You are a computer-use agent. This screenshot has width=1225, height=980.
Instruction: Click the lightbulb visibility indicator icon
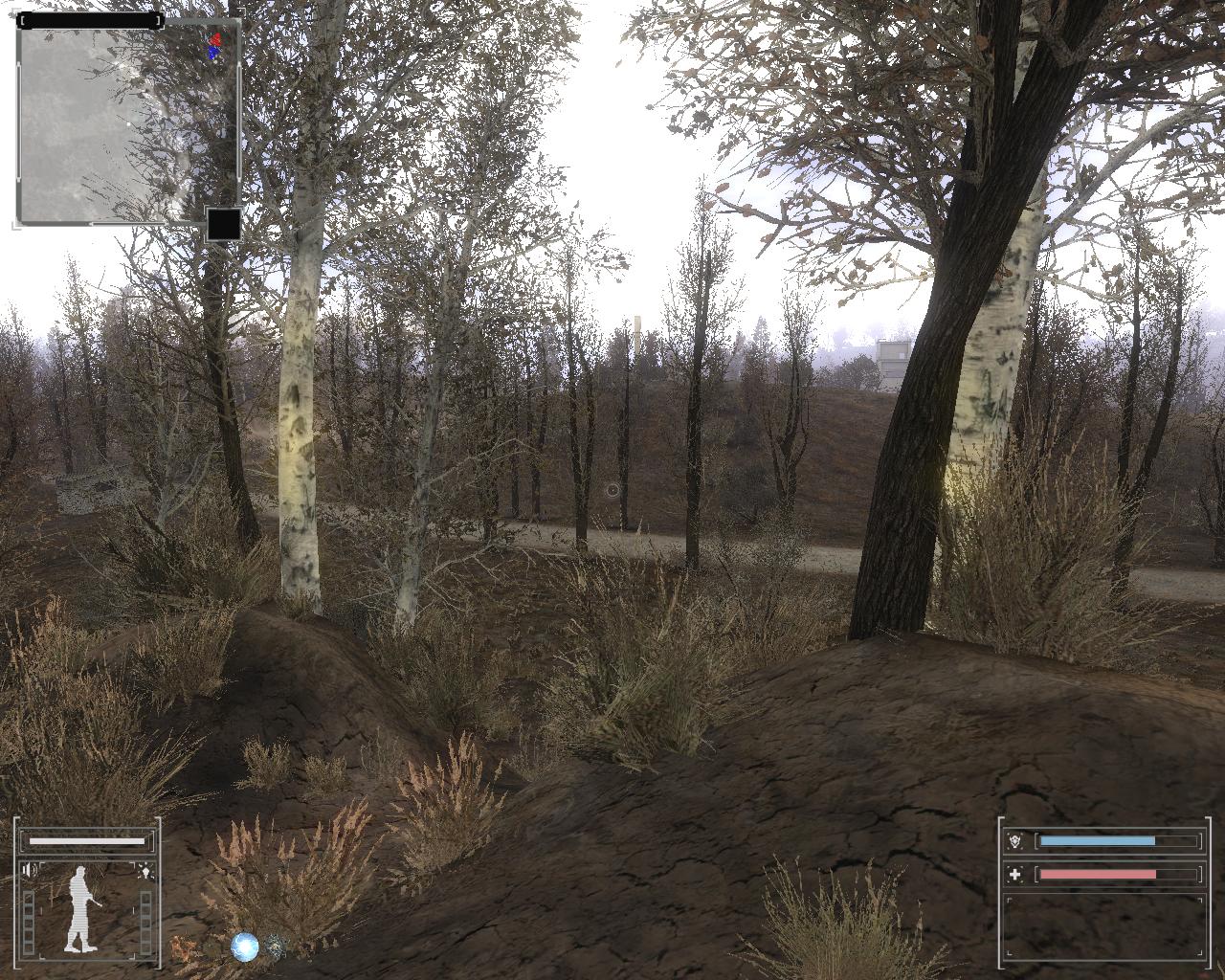point(145,871)
